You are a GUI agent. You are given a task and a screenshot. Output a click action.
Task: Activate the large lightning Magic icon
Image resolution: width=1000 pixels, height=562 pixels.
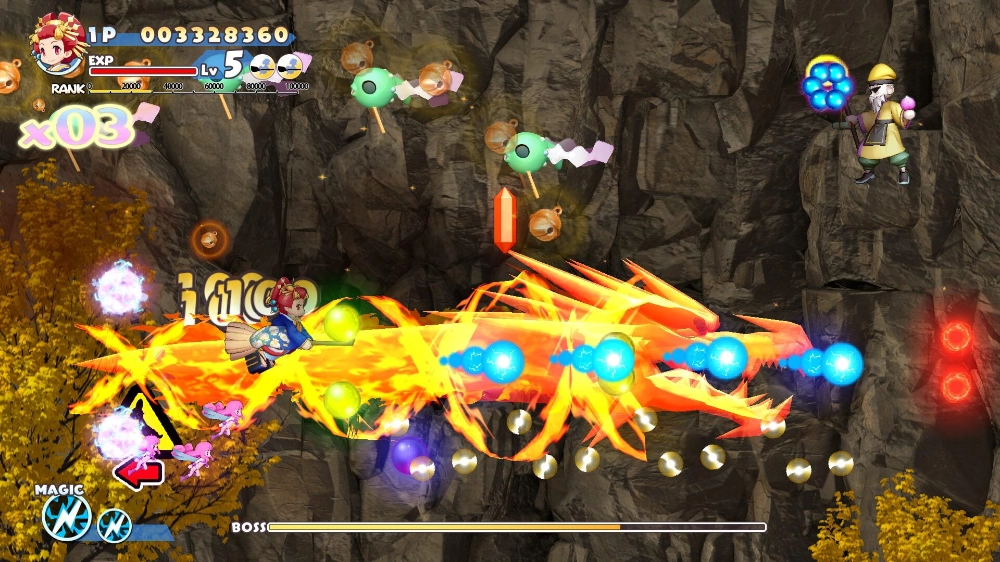click(x=67, y=517)
